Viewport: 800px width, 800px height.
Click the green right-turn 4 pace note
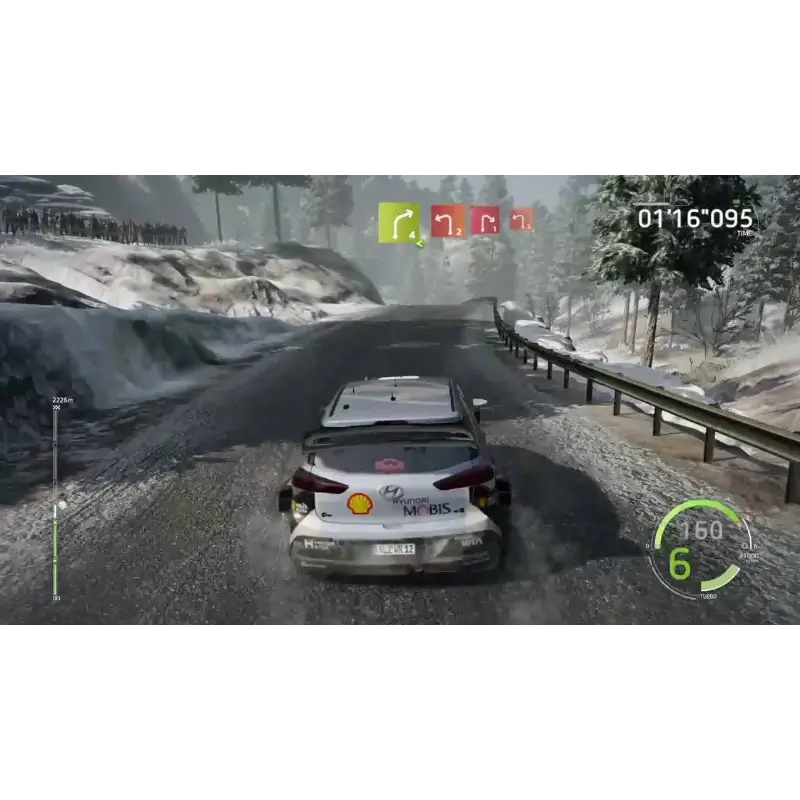(399, 222)
